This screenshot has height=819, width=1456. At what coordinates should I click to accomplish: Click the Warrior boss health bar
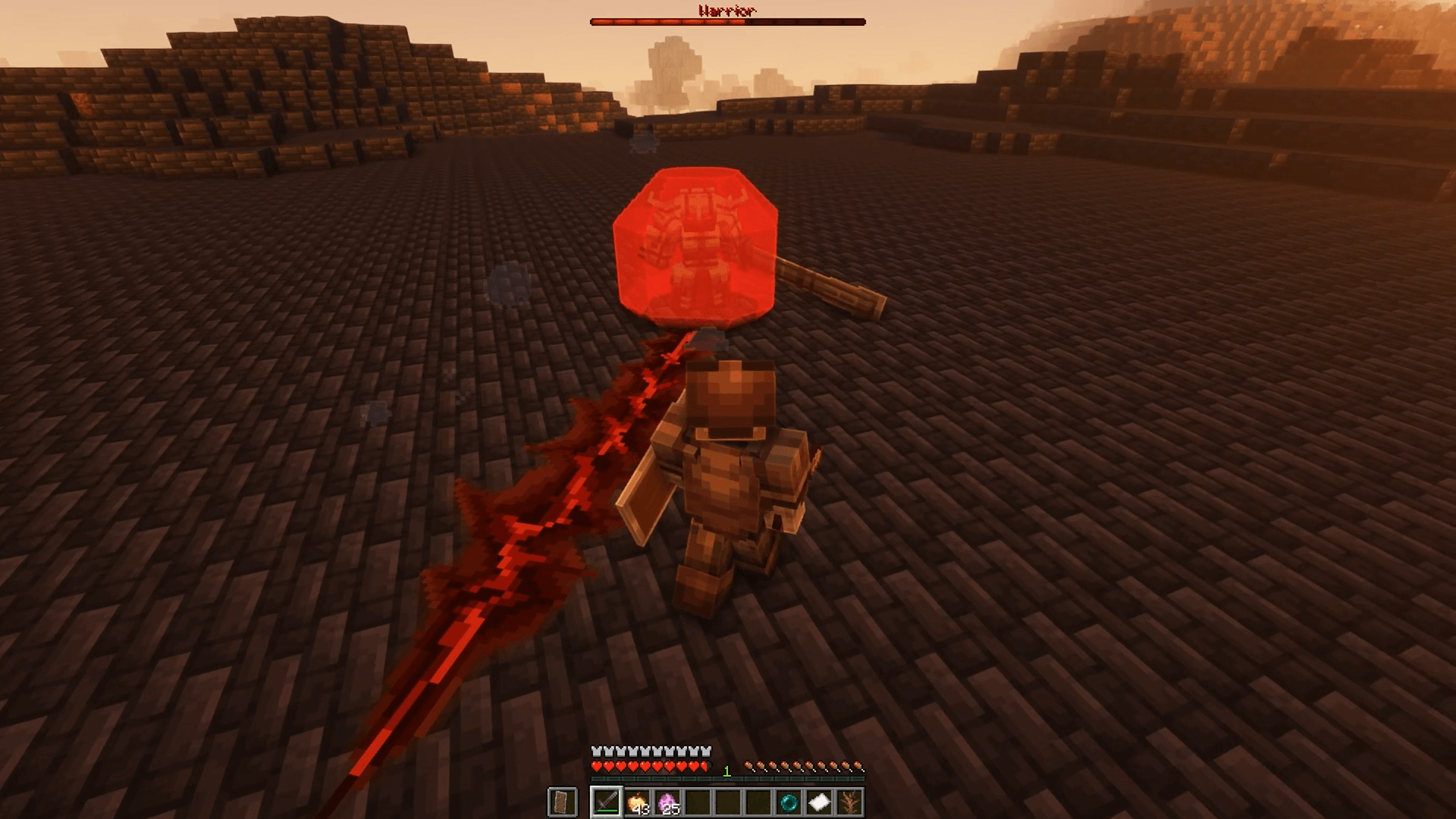(726, 22)
